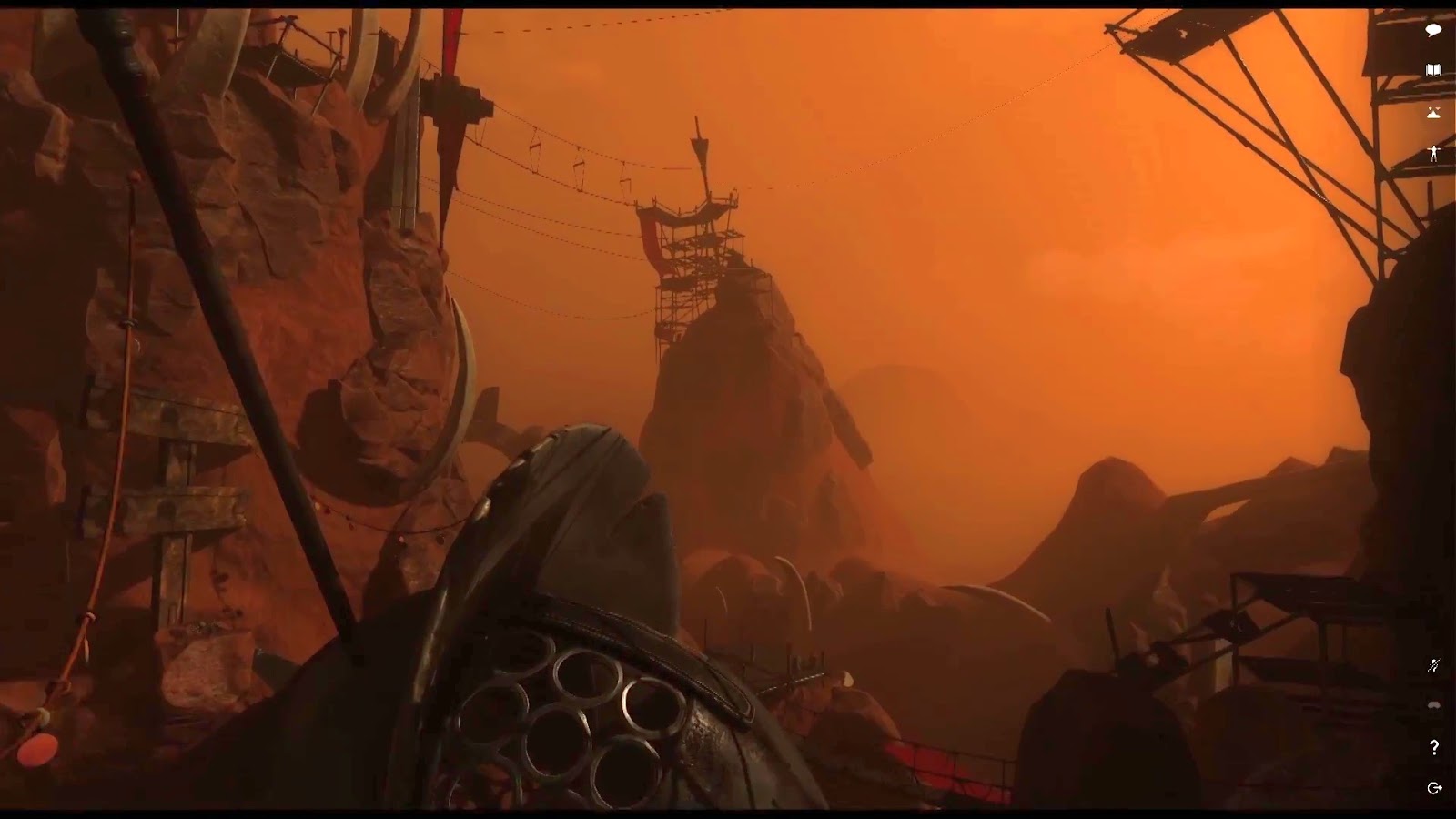This screenshot has height=819, width=1456.
Task: Open the question mark help icon
Action: point(1435,748)
